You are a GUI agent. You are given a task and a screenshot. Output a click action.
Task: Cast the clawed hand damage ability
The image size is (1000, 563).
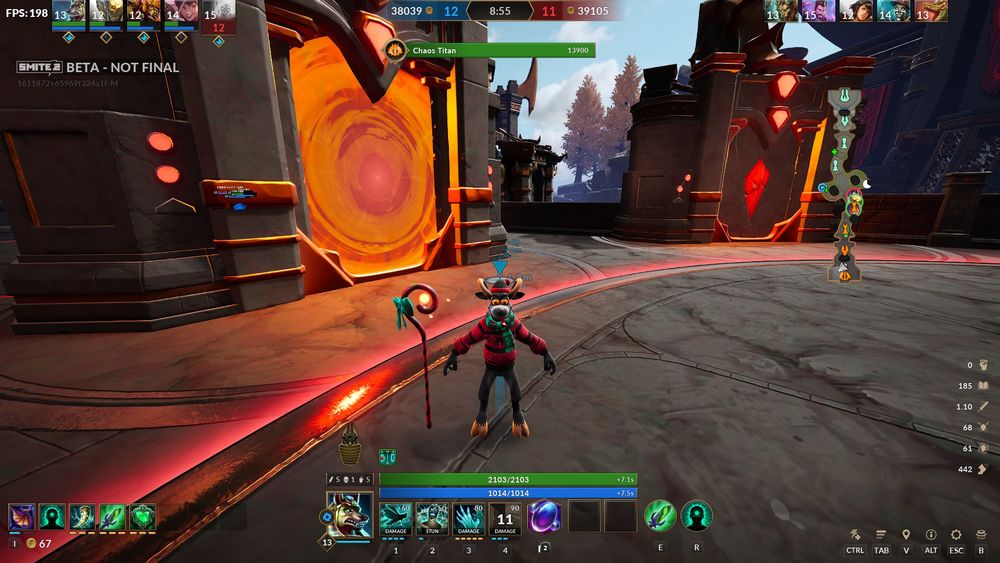pos(468,518)
